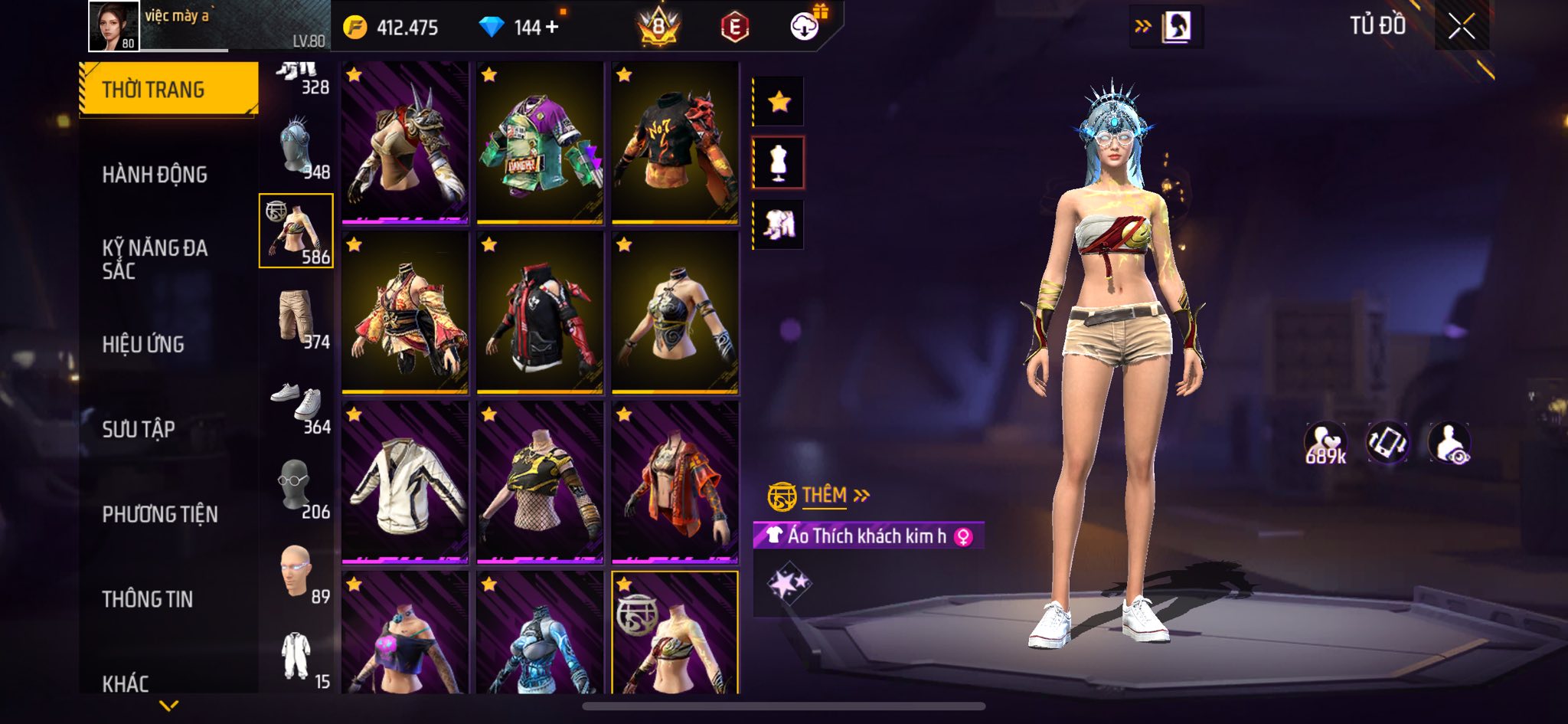Open the SƯU TẬP collection menu
Viewport: 1568px width, 724px height.
click(139, 429)
